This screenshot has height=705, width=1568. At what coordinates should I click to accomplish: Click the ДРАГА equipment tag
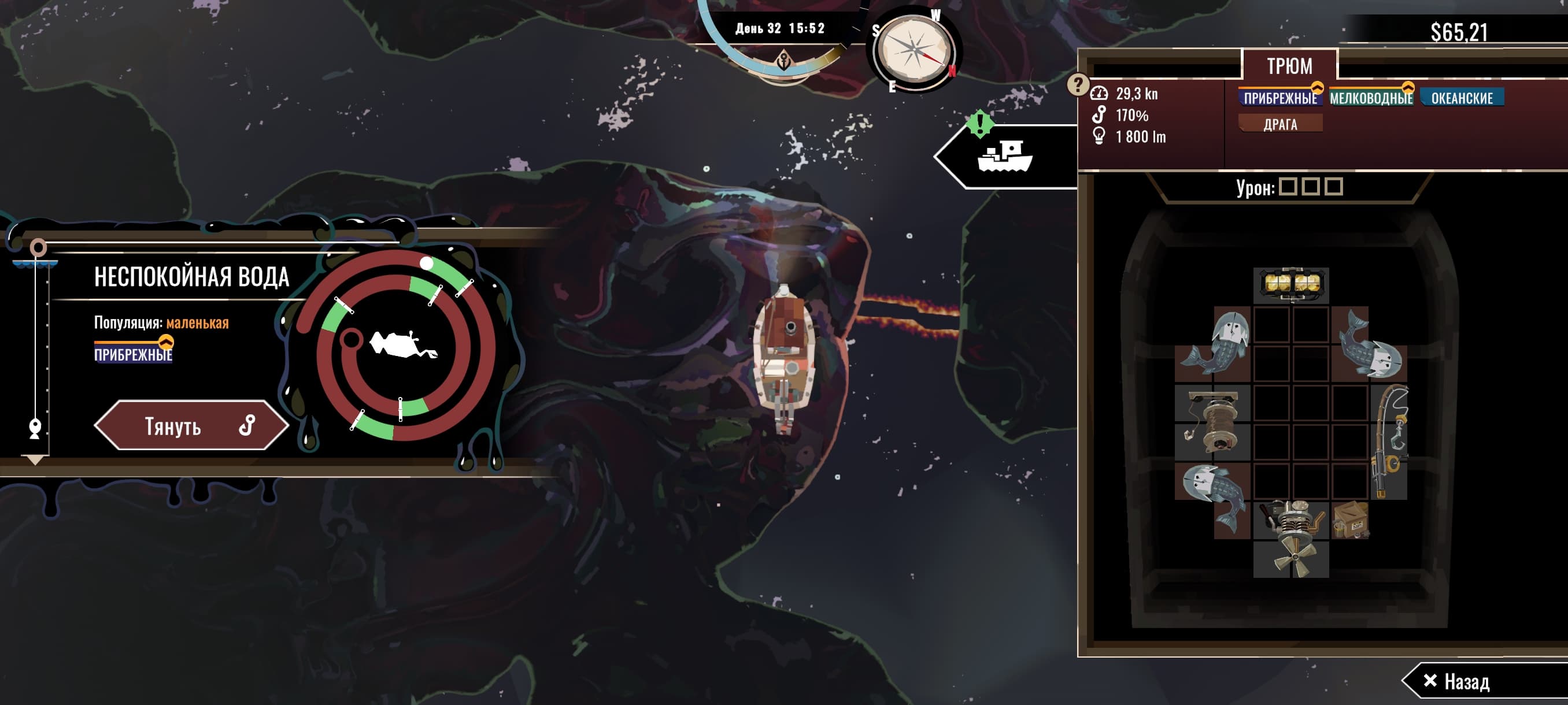point(1280,124)
